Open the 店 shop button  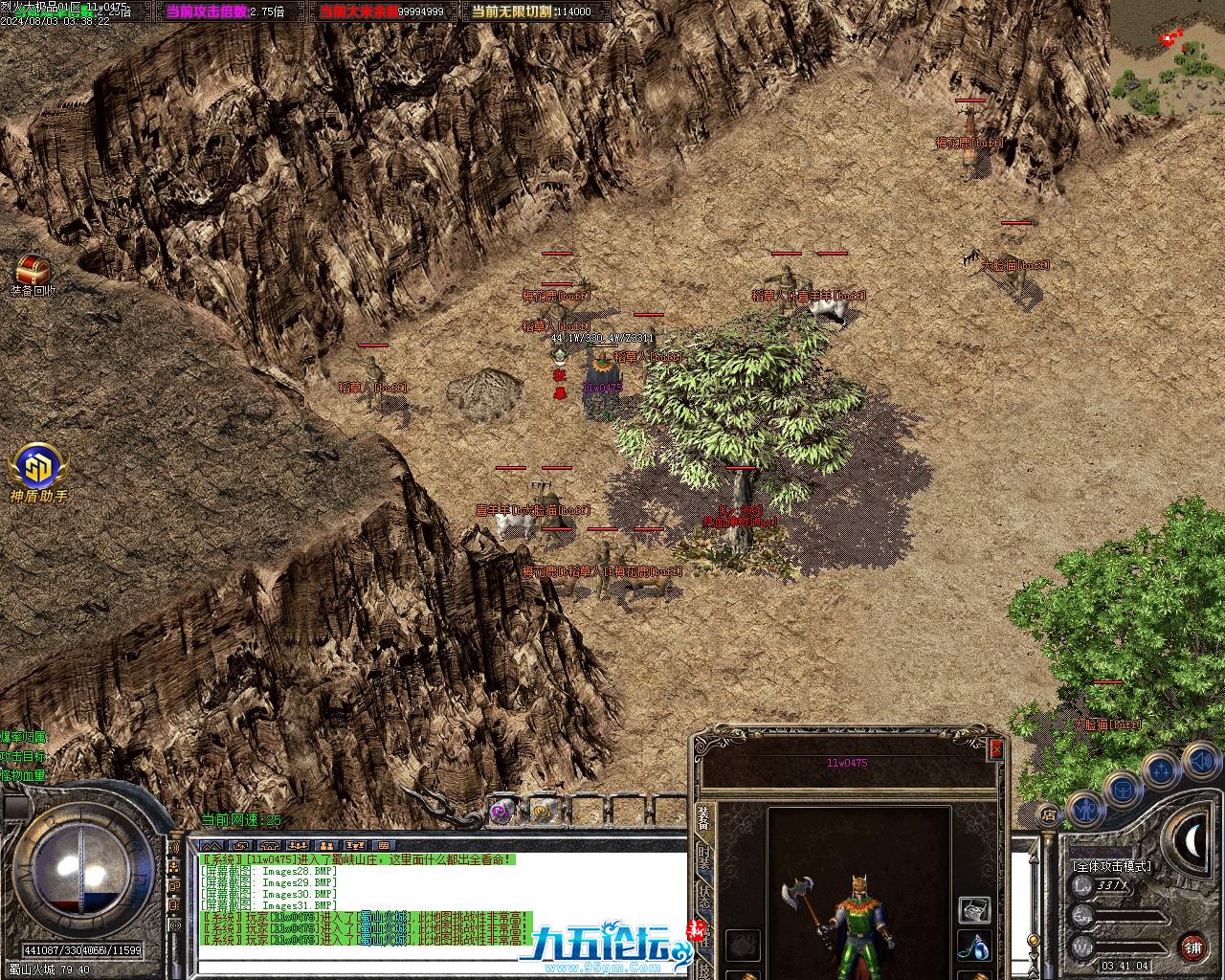(1049, 814)
